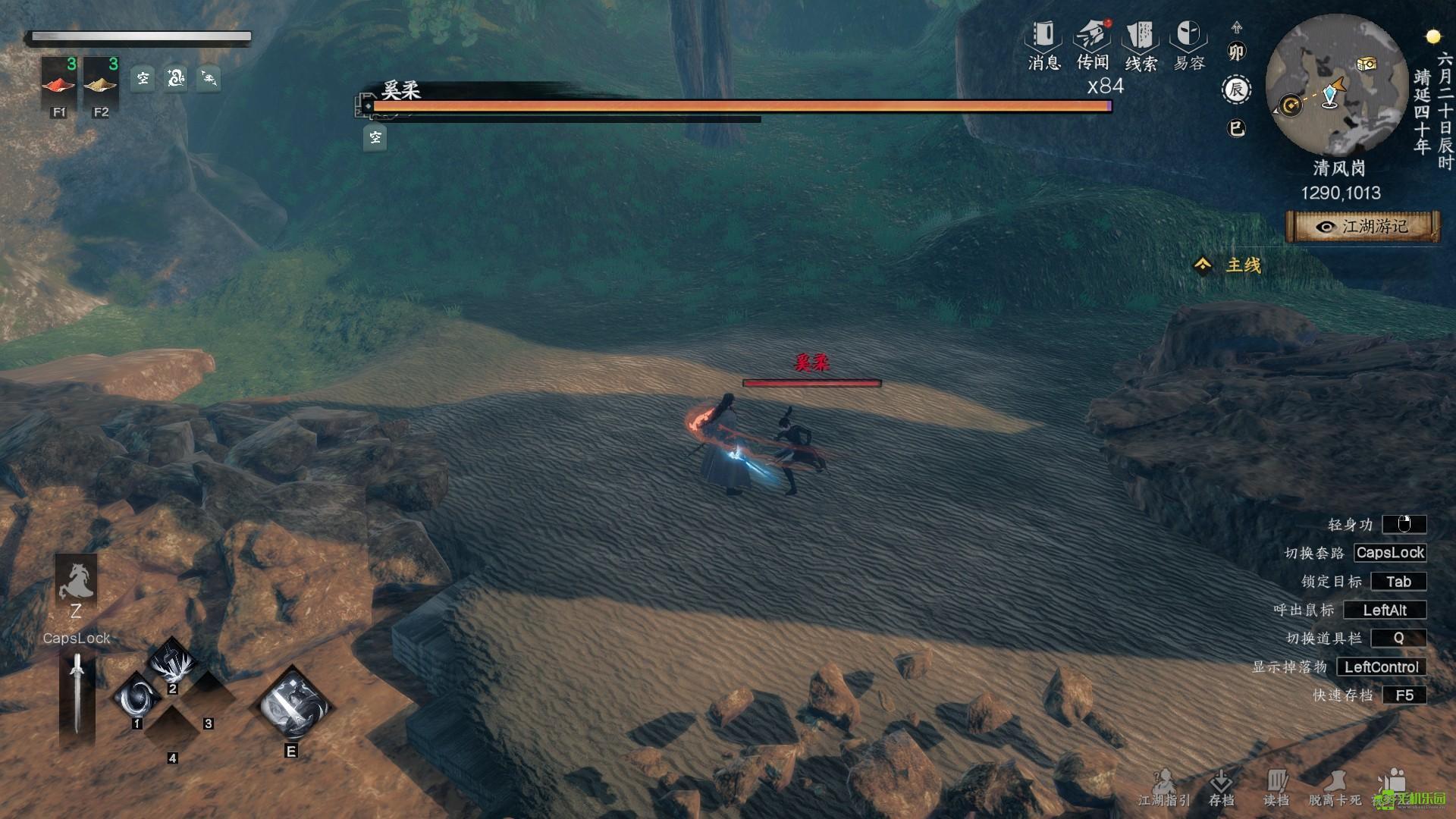Open the 消息 messages panel
The width and height of the screenshot is (1456, 819).
pos(1043,44)
